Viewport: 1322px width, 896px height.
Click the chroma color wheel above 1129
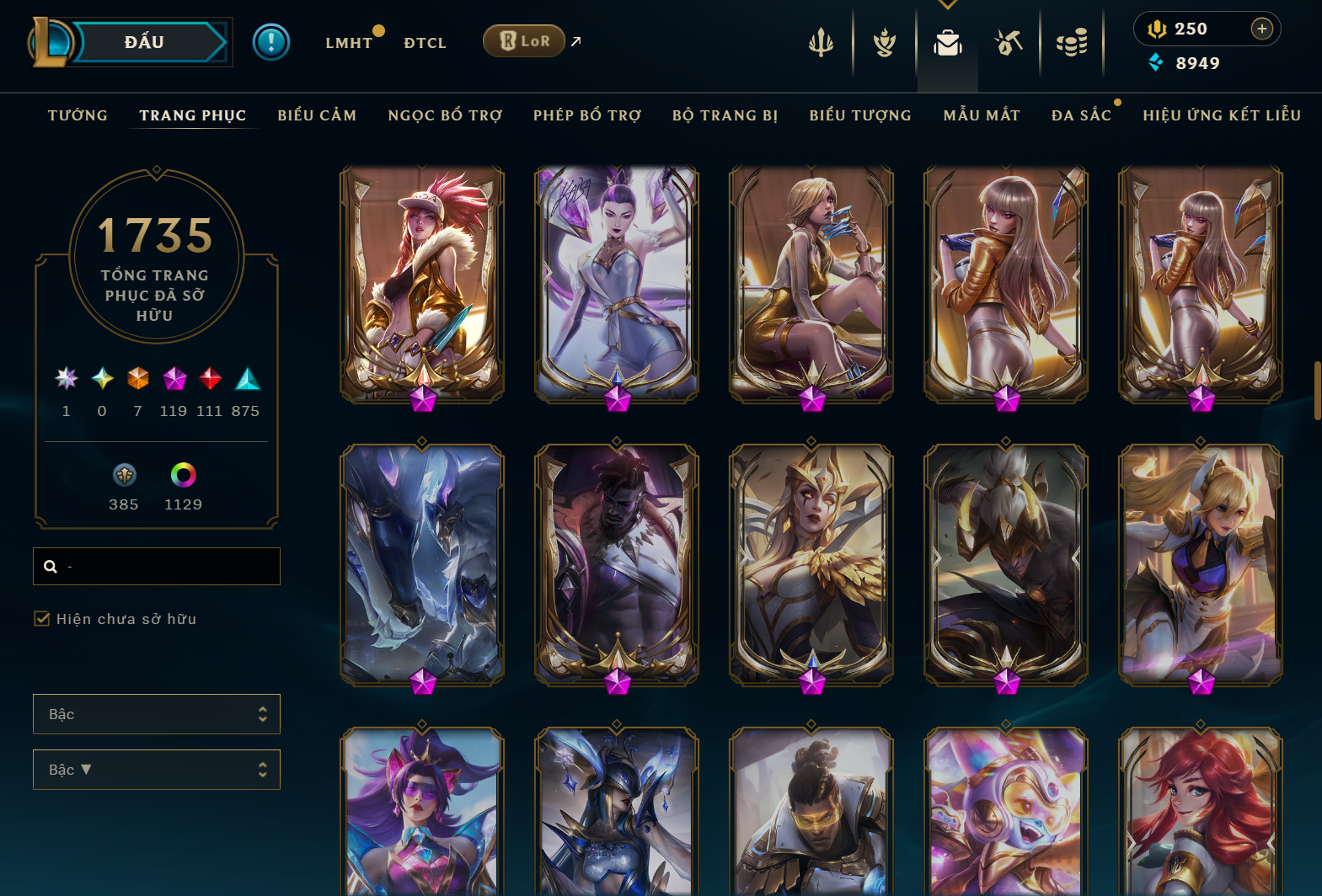click(x=182, y=474)
